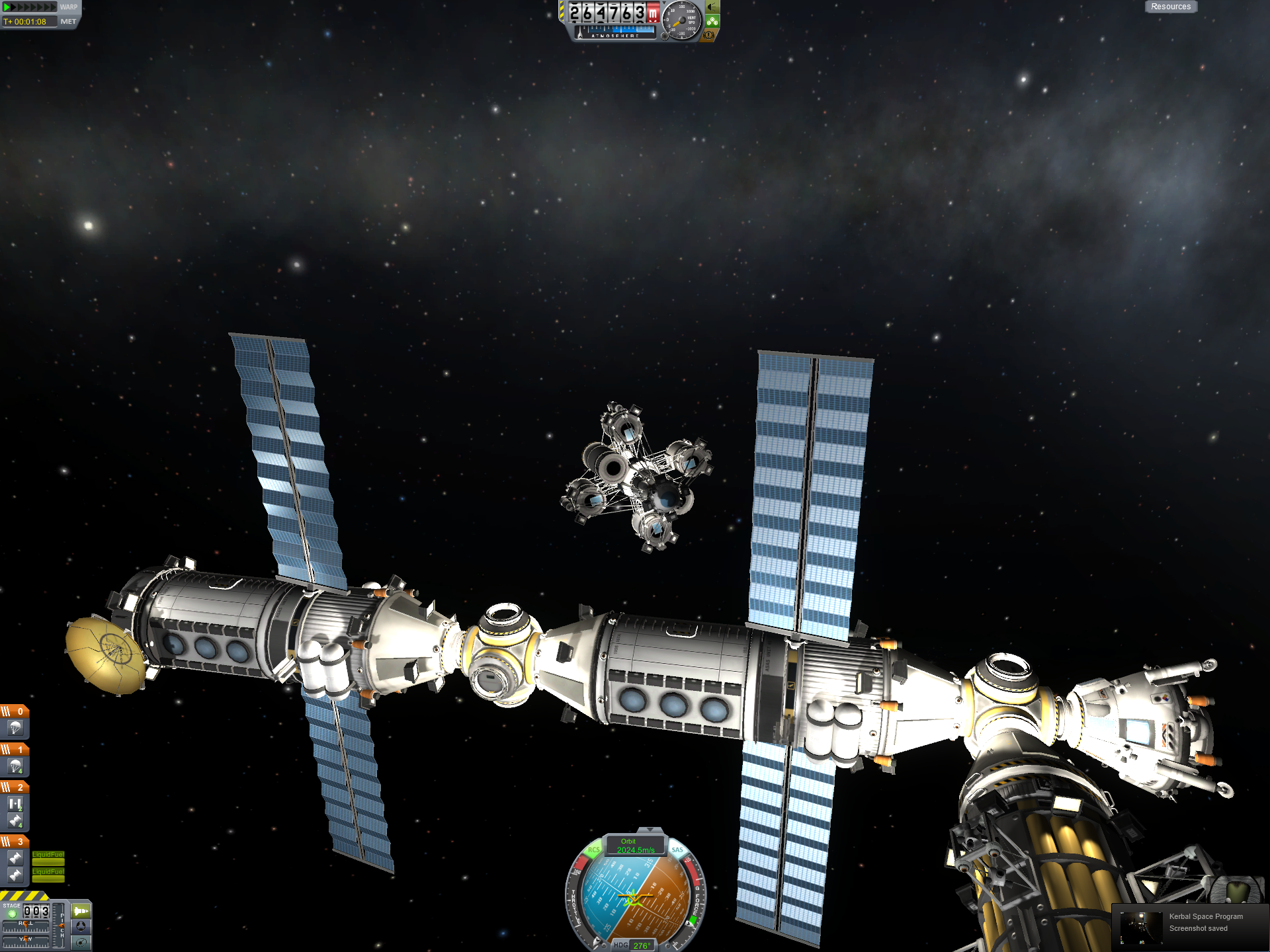Screen dimensions: 1270x952
Task: Select the decoupler icon in stage 2
Action: pyautogui.click(x=15, y=804)
